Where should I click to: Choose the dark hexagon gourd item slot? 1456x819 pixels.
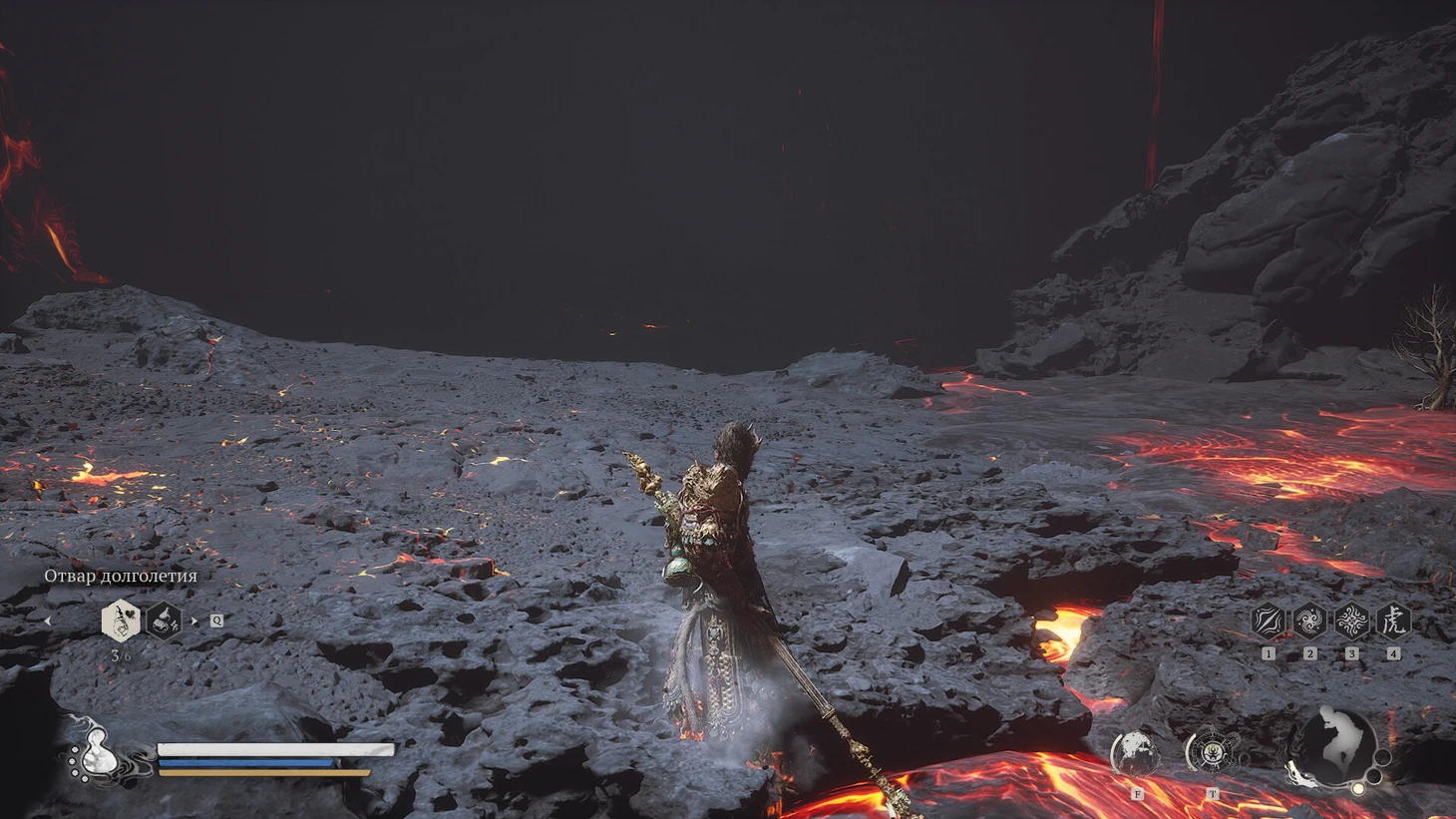click(164, 620)
